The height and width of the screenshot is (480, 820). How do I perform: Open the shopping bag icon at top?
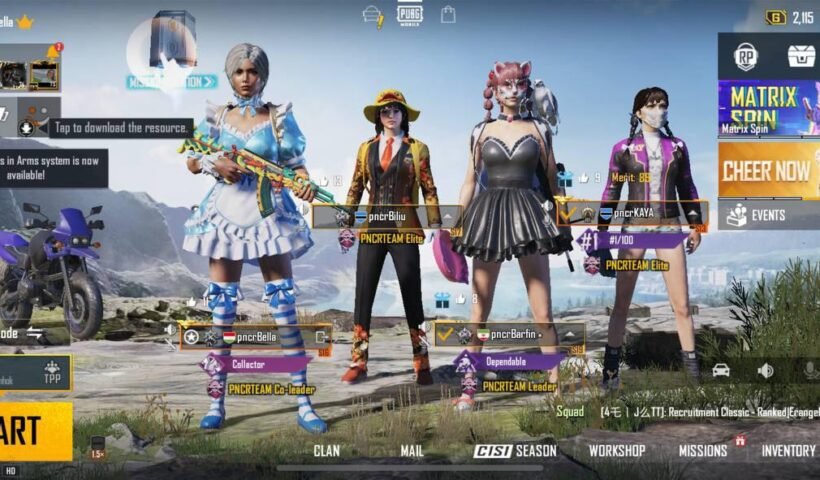coord(448,14)
